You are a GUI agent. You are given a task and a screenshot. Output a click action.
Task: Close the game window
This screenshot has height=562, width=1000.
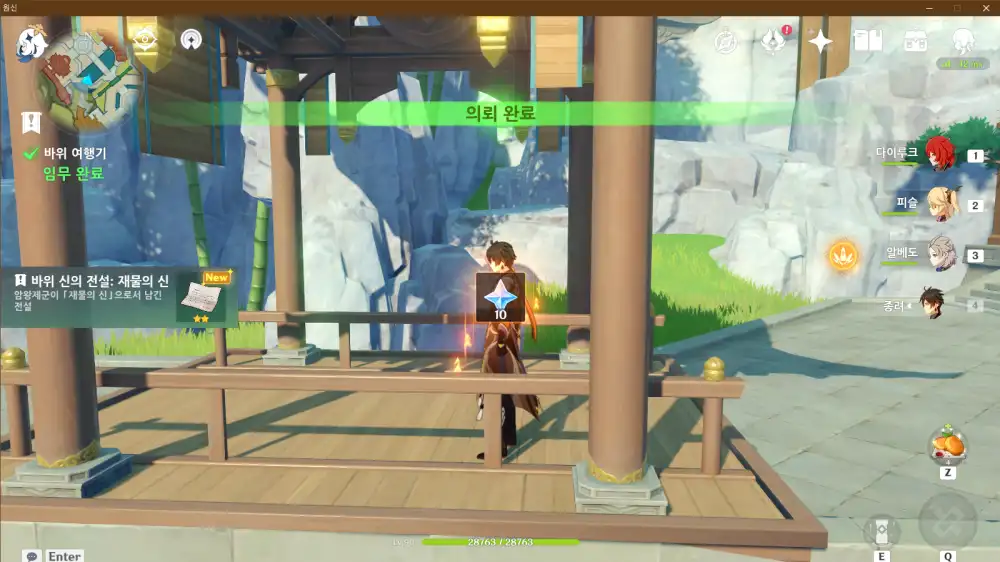click(984, 7)
